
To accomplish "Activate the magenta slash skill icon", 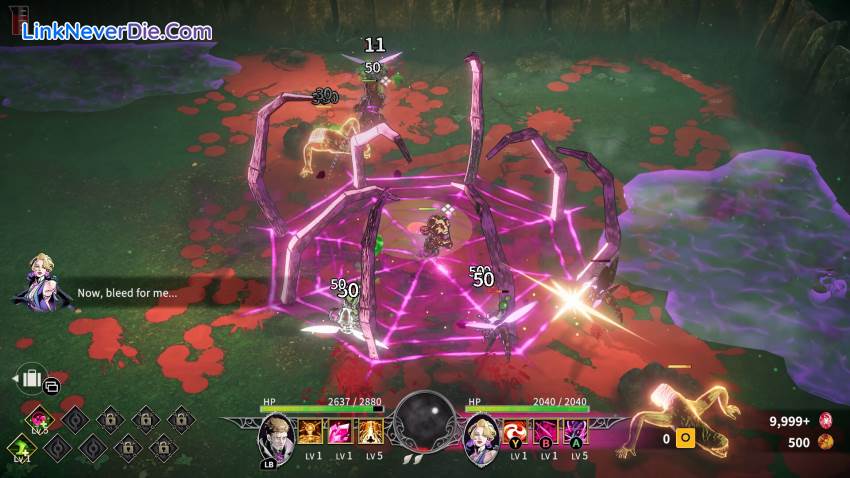I will click(548, 432).
